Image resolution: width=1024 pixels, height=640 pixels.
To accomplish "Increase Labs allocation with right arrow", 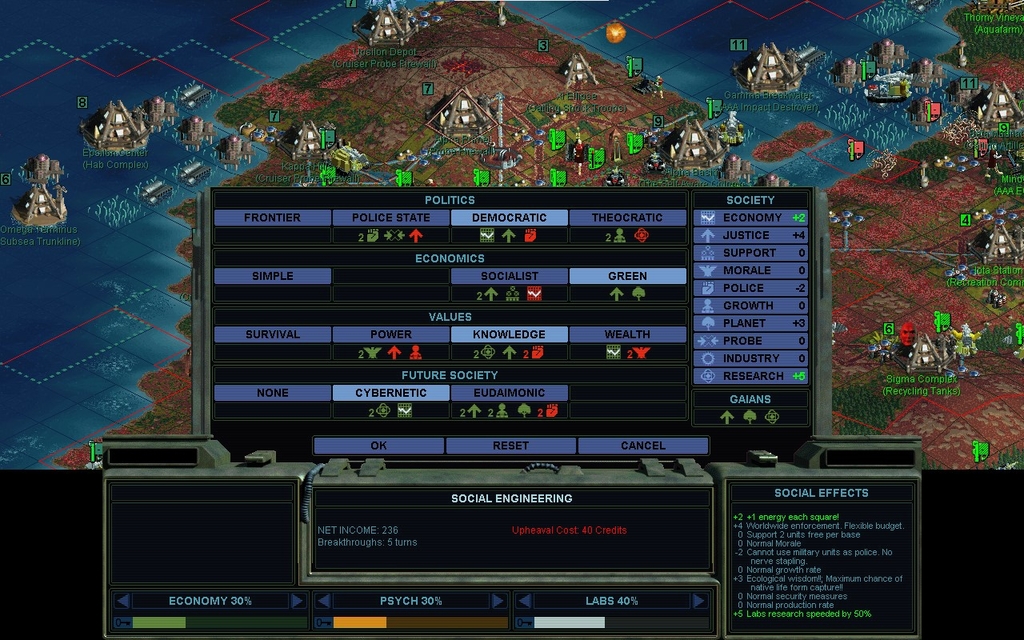I will click(698, 601).
